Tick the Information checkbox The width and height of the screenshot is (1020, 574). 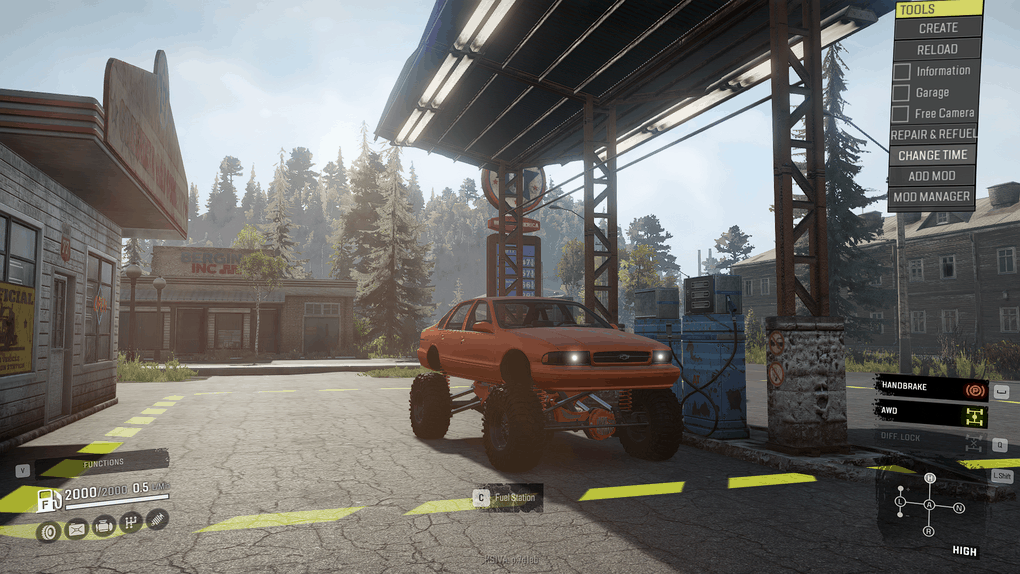(902, 71)
